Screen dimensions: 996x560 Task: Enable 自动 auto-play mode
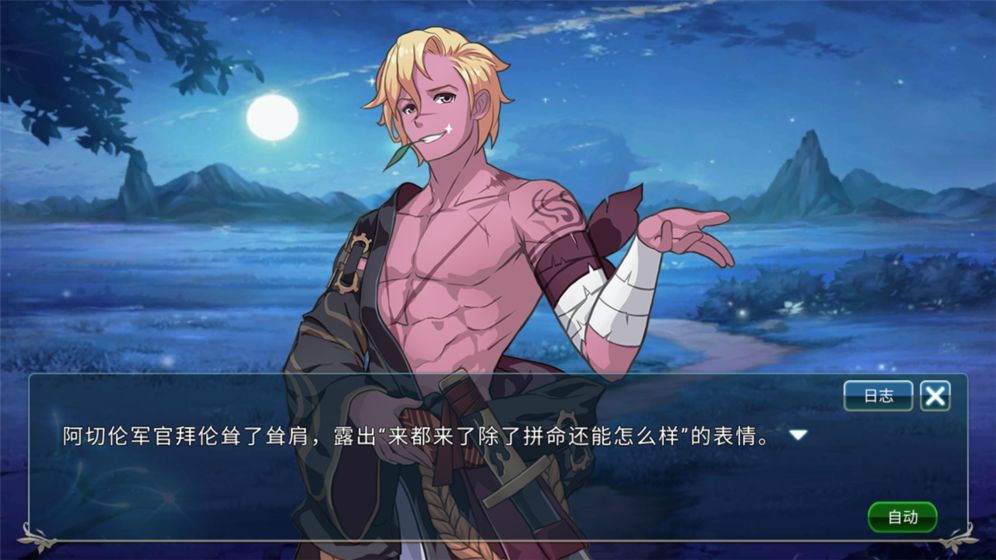(x=902, y=517)
